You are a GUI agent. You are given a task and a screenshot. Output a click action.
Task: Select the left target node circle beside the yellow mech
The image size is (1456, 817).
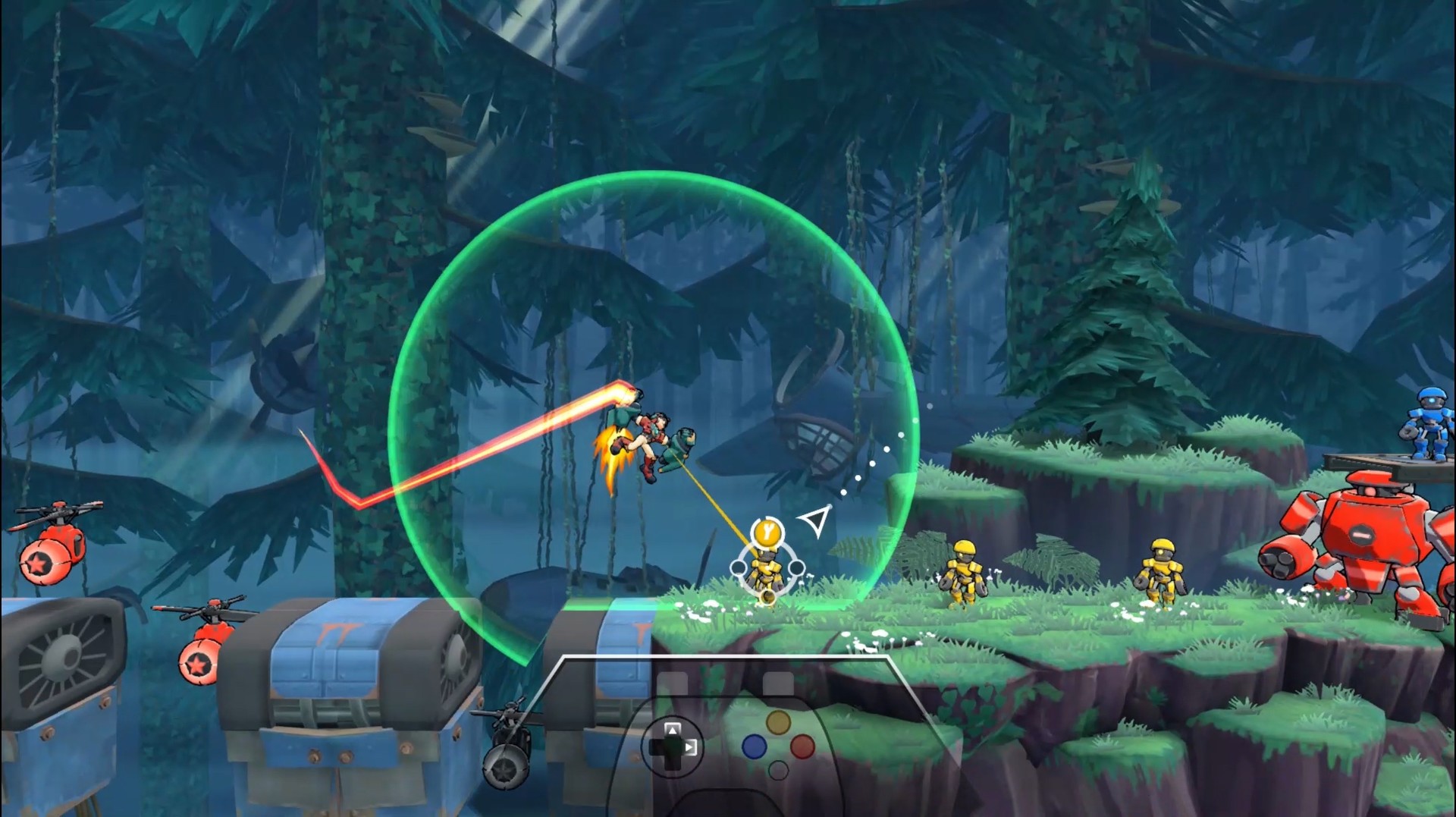[x=739, y=566]
